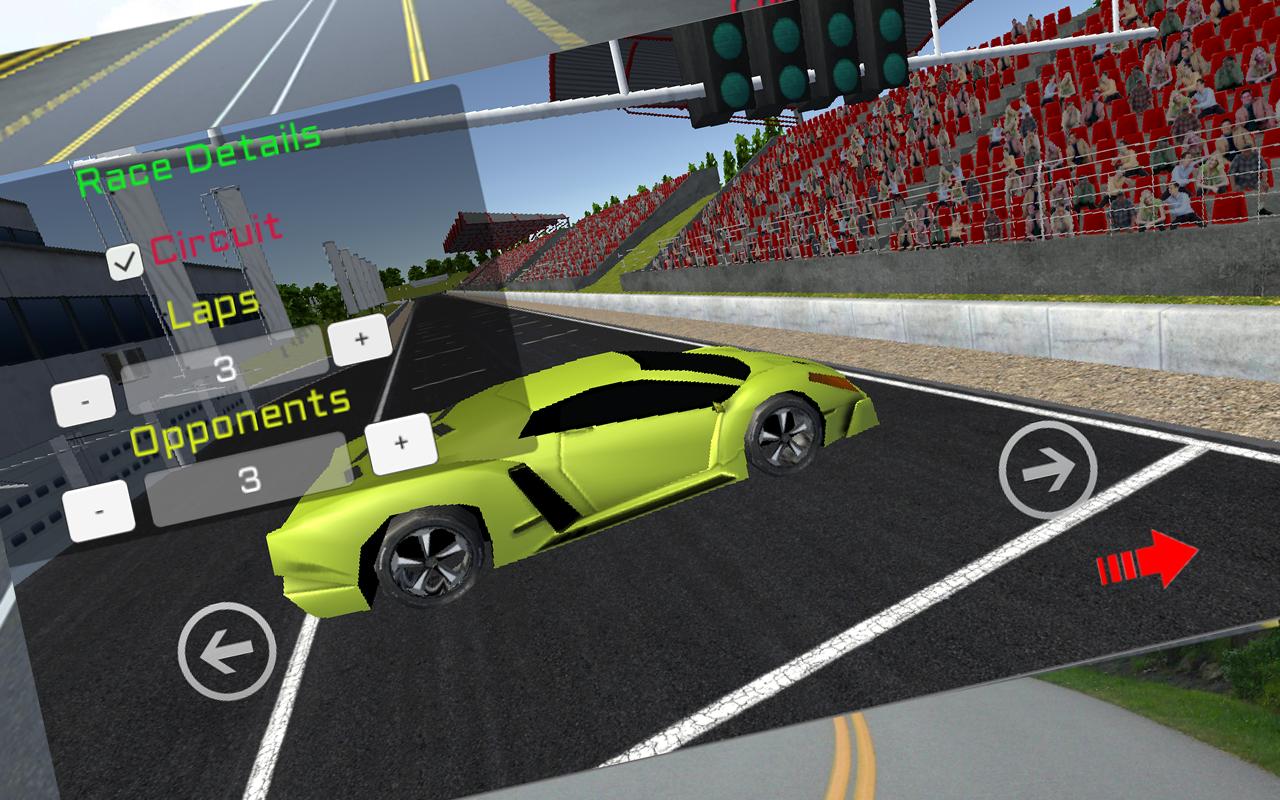Enable Circuit racing by clicking its checkbox
The image size is (1280, 800).
[123, 259]
